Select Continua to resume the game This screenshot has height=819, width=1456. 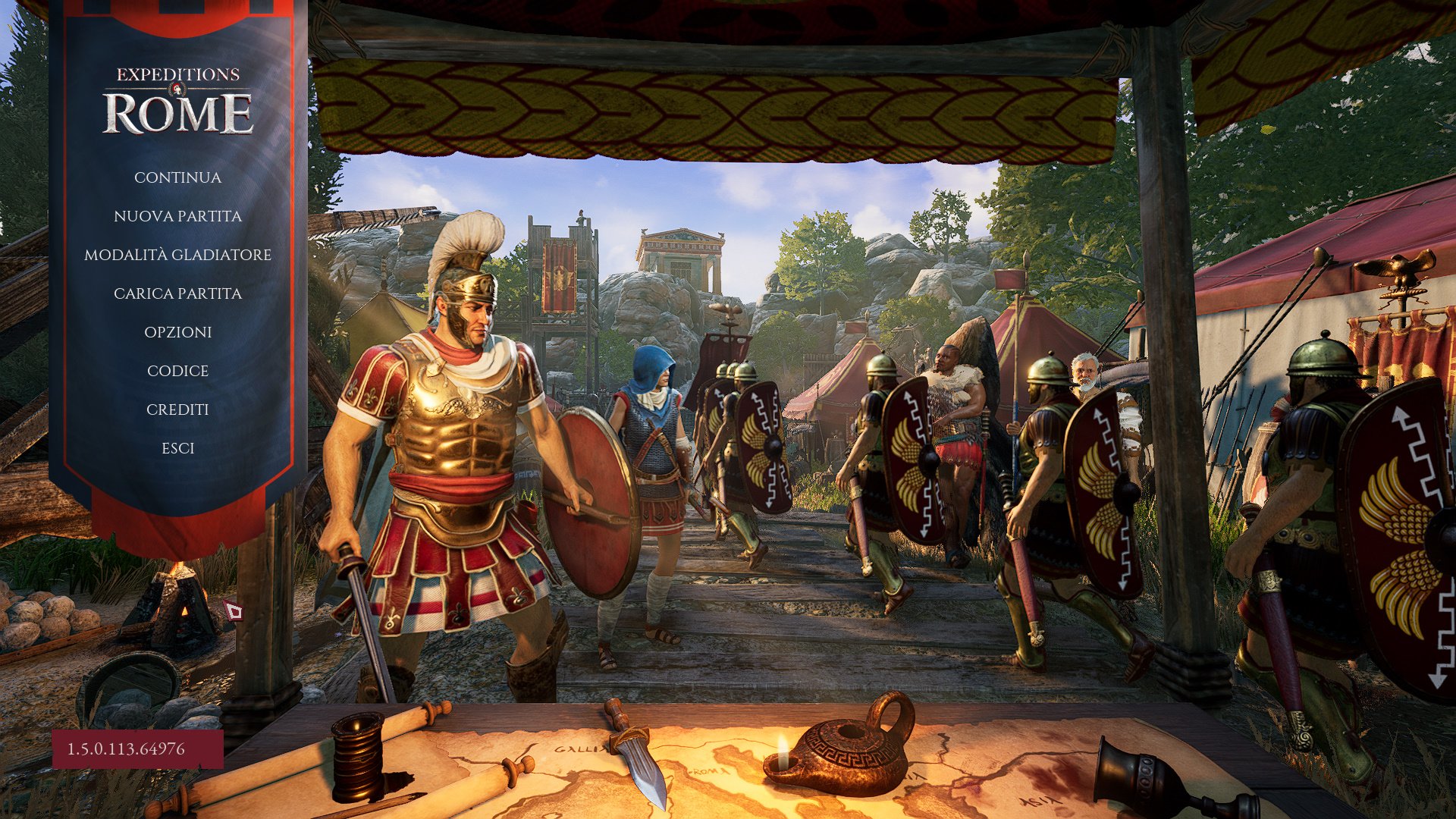tap(177, 177)
